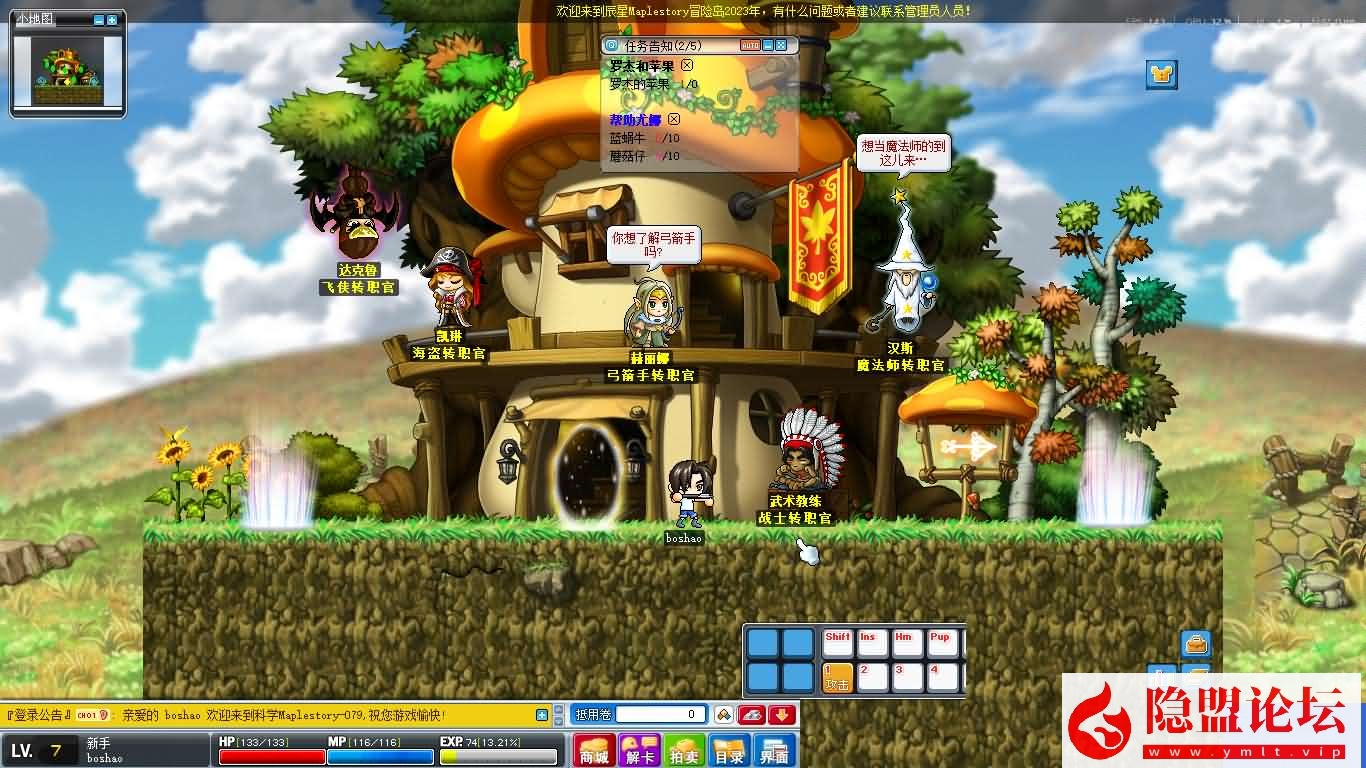Click the red down-arrow button
Screen dimensions: 1366x768
point(782,714)
